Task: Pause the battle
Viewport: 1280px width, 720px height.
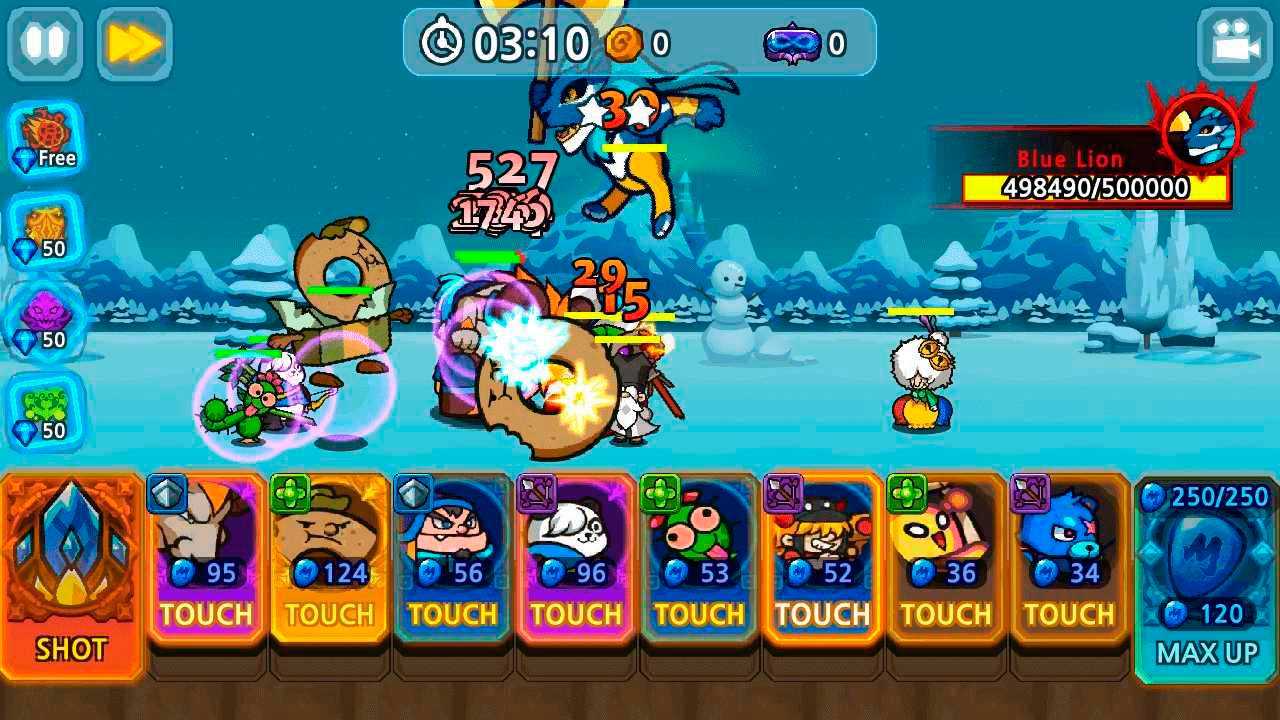Action: [x=44, y=44]
